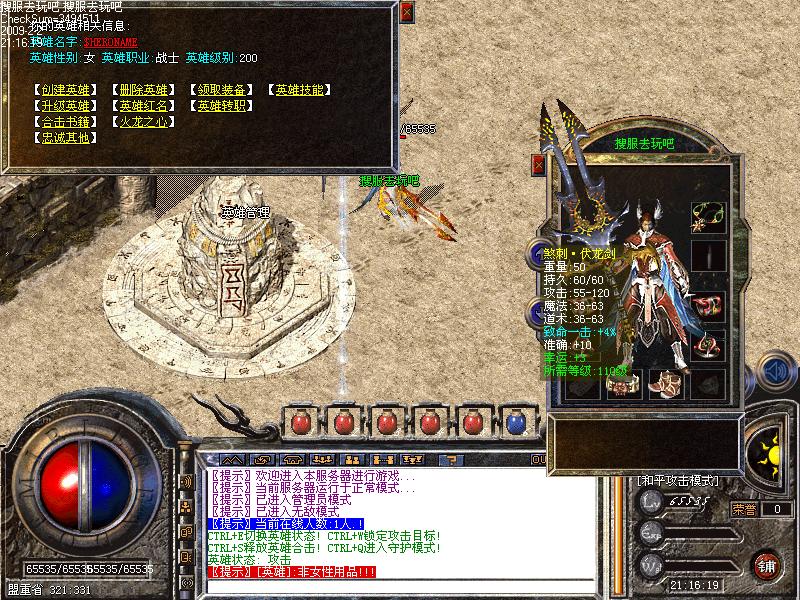Select the belt equipment slot
The width and height of the screenshot is (800, 600).
pyautogui.click(x=620, y=382)
